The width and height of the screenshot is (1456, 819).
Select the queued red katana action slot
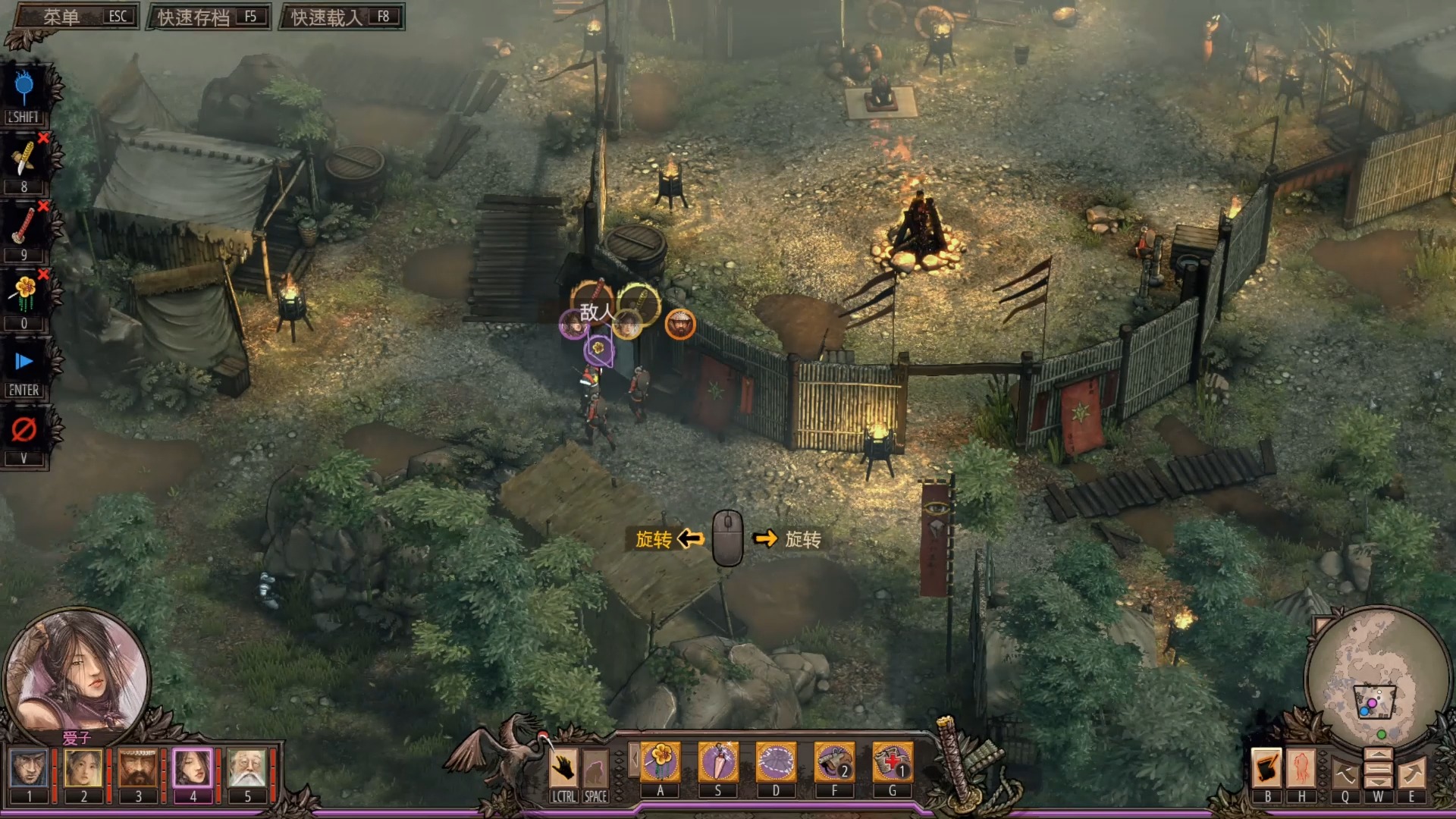click(24, 226)
